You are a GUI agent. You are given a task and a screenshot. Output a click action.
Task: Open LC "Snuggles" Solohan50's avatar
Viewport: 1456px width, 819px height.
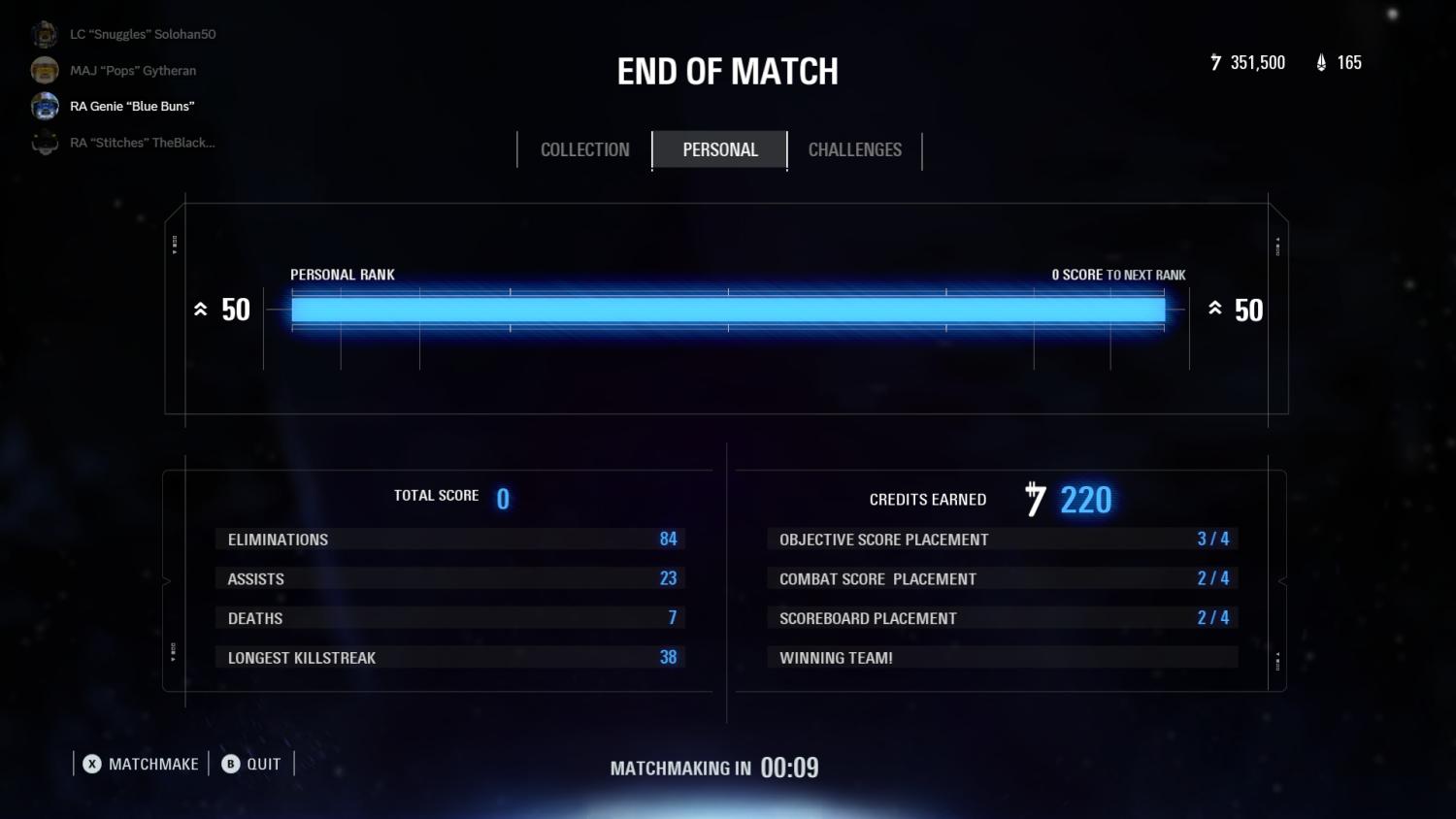click(44, 33)
